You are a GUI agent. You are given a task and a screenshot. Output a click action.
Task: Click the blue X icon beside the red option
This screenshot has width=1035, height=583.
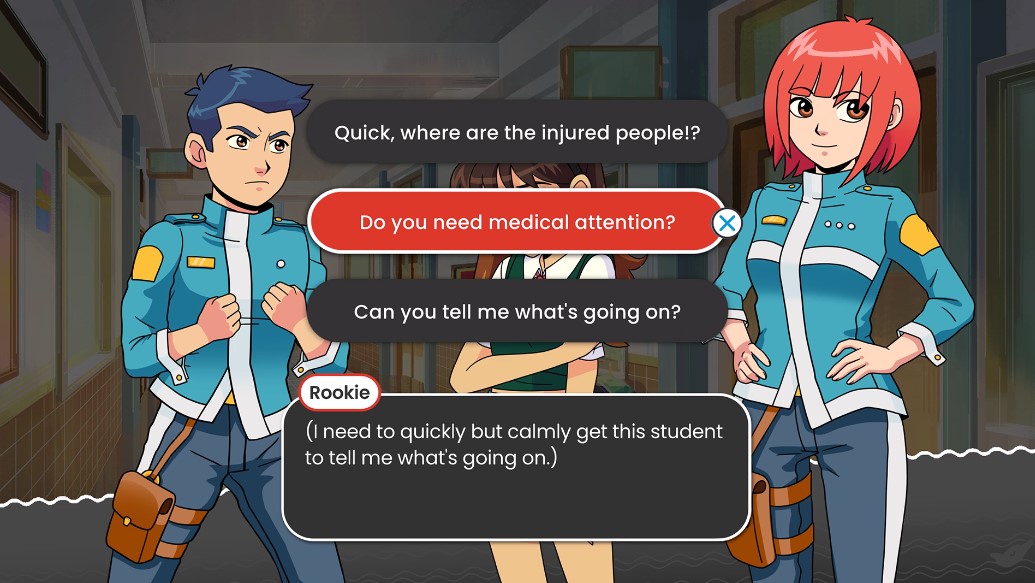(x=727, y=223)
